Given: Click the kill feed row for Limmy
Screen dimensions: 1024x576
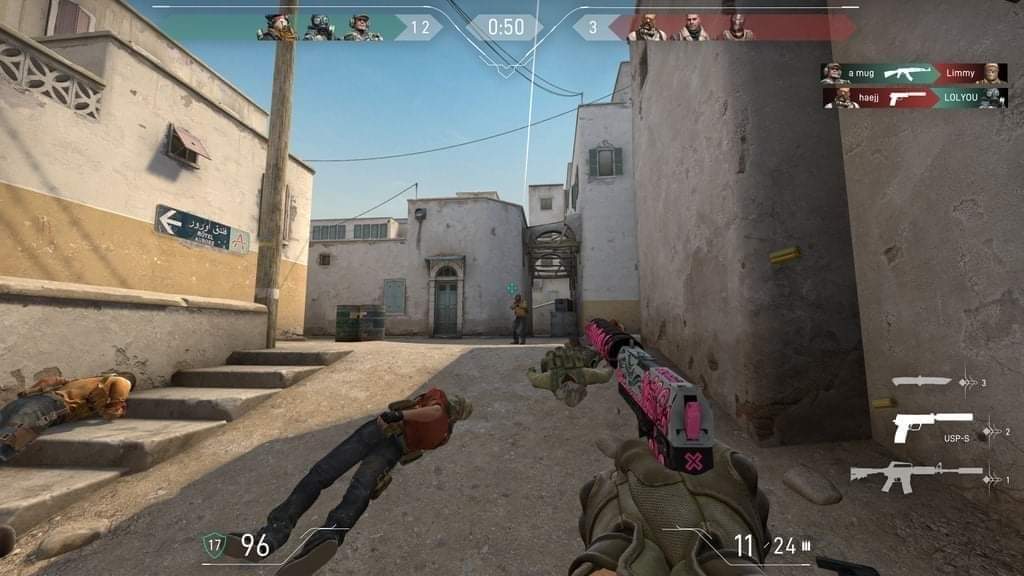Looking at the screenshot, I should pos(914,74).
